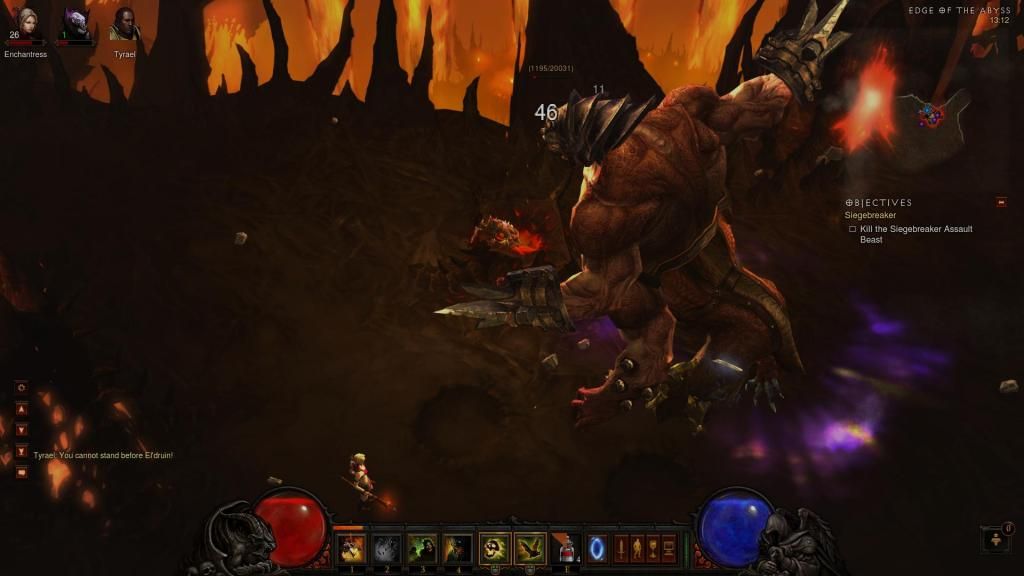Click the purple-haired pet portrait

coord(75,24)
